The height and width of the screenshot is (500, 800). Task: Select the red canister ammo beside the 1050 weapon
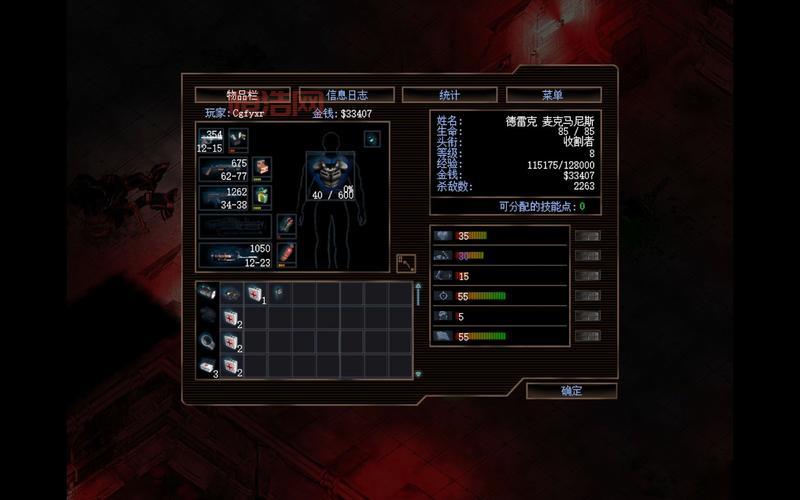pyautogui.click(x=286, y=253)
